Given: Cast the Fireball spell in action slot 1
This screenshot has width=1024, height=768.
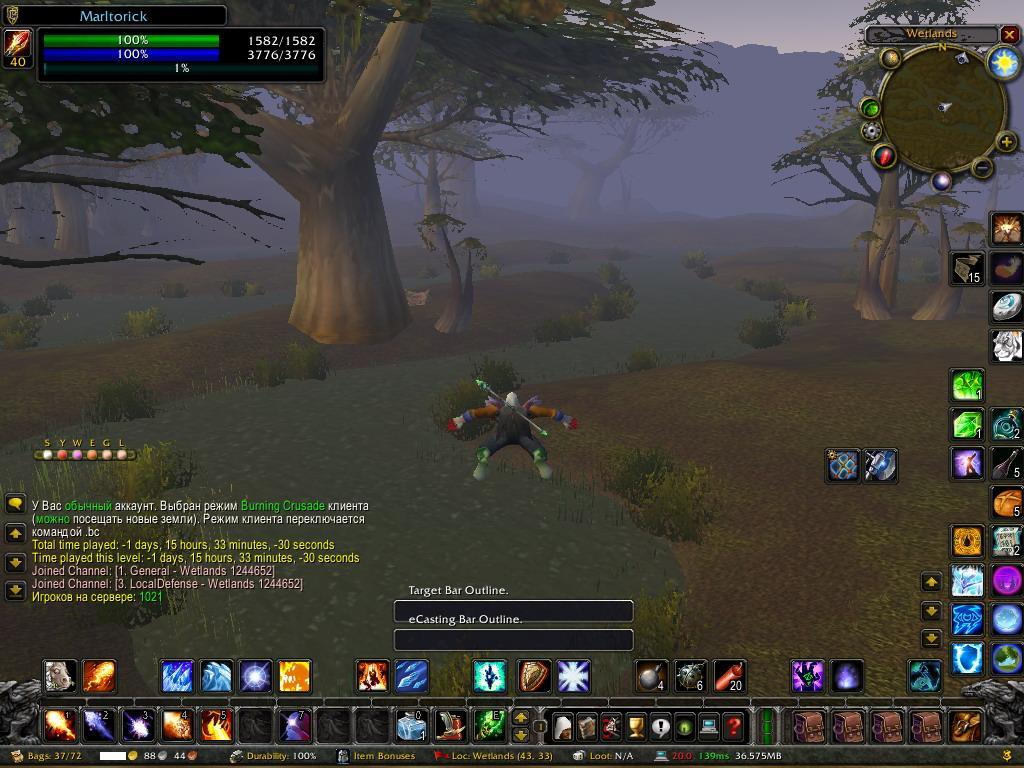Looking at the screenshot, I should (x=59, y=724).
